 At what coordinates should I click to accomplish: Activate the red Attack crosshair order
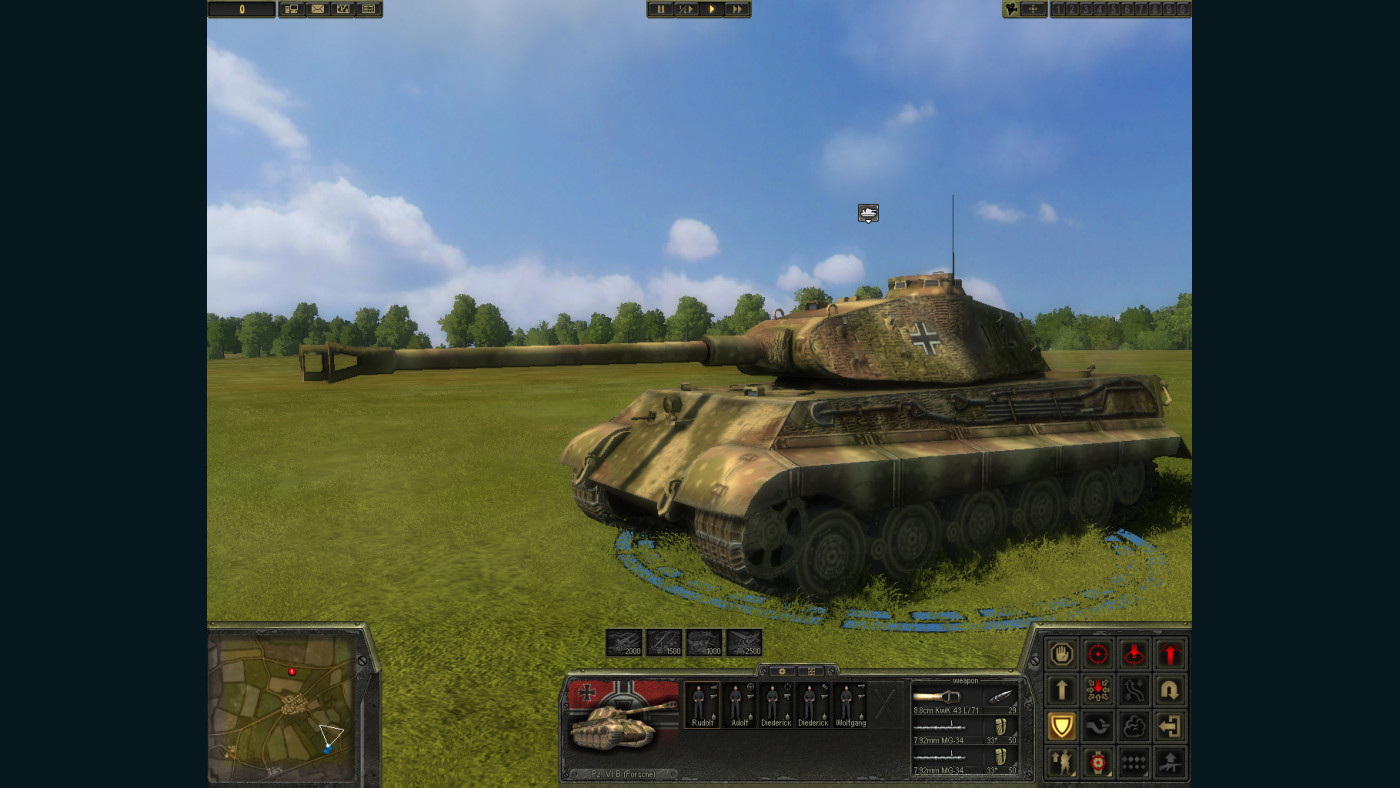click(x=1097, y=654)
